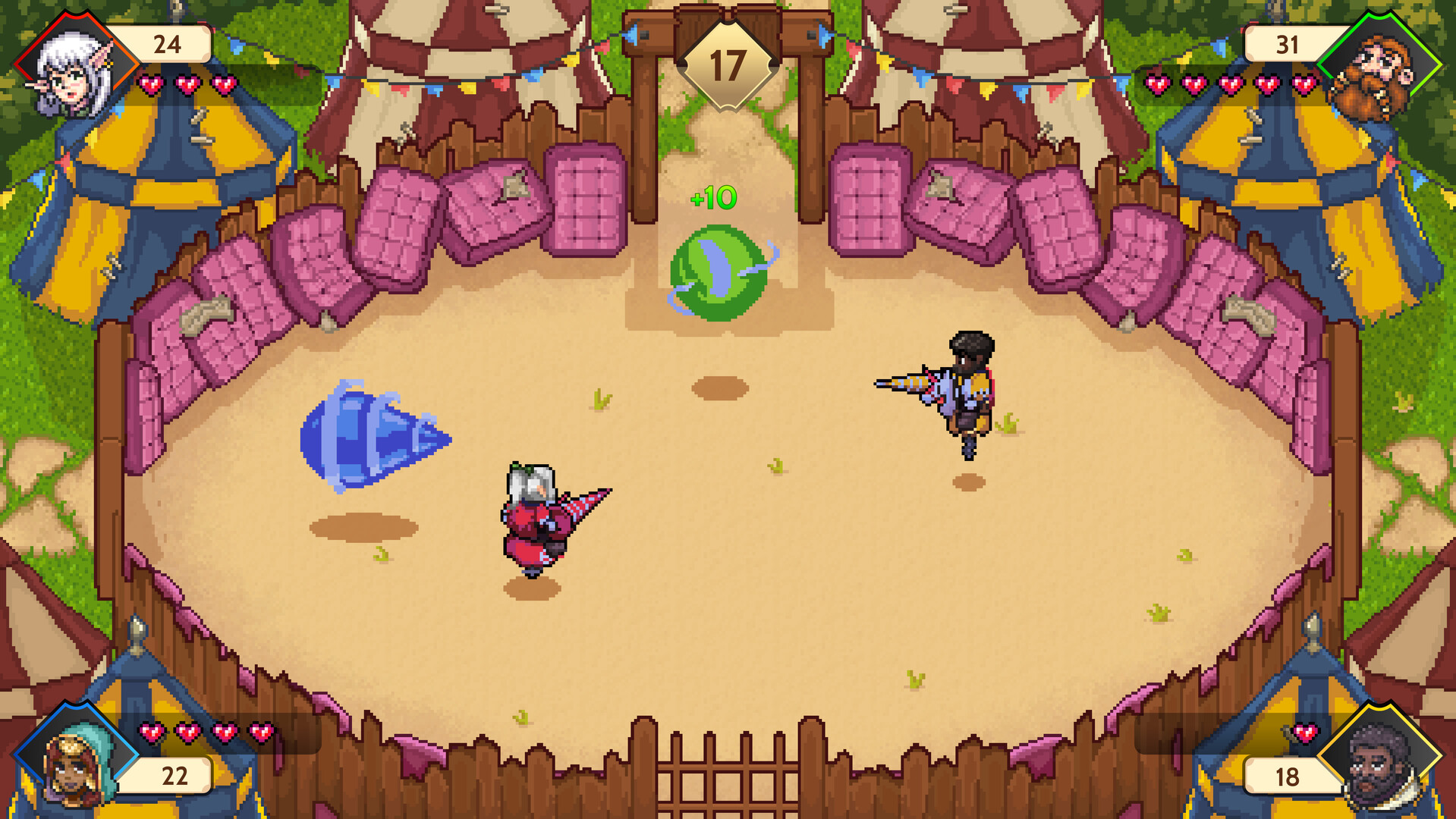The image size is (1456, 819).
Task: Click the last heart beside the dwarf portrait
Action: (x=1303, y=83)
